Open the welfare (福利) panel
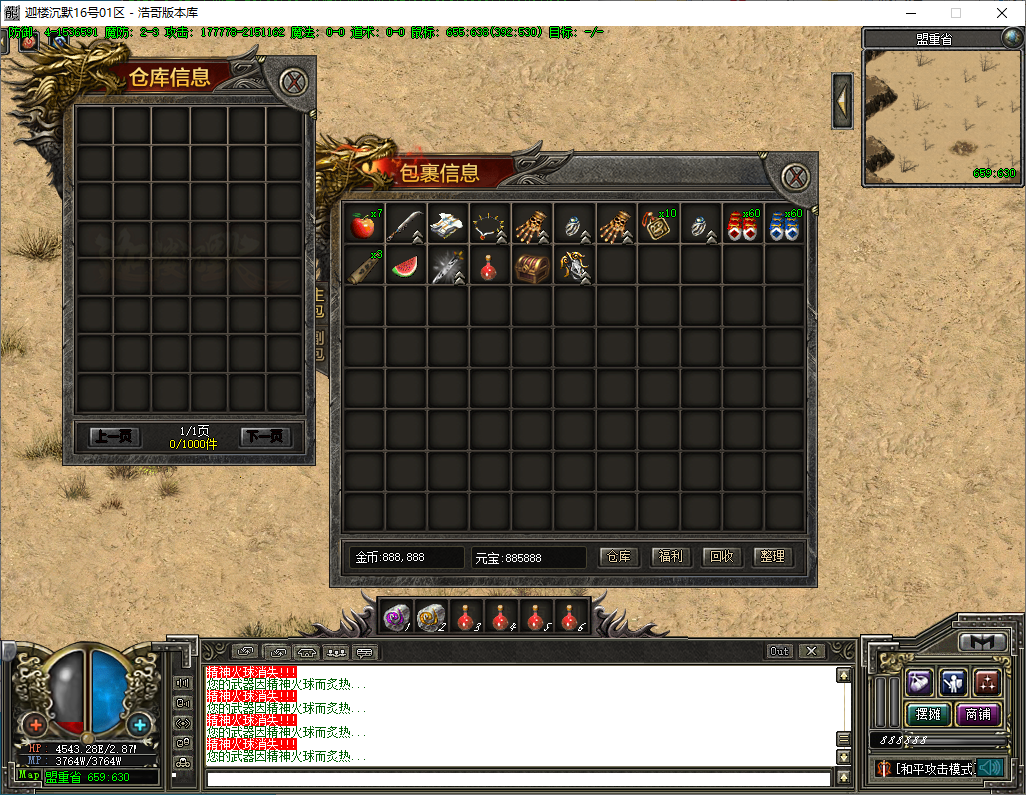1026x795 pixels. click(x=671, y=557)
